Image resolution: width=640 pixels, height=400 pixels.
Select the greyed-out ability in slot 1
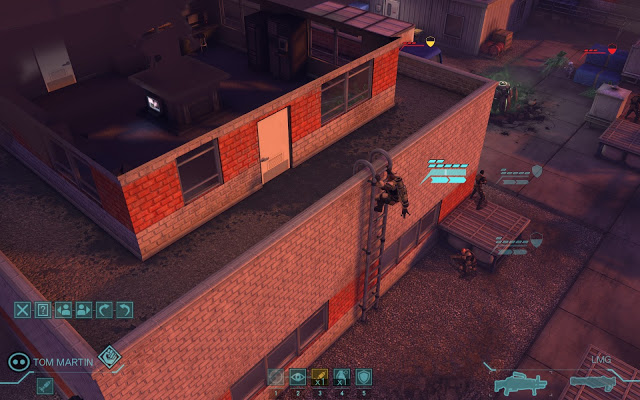pyautogui.click(x=276, y=378)
